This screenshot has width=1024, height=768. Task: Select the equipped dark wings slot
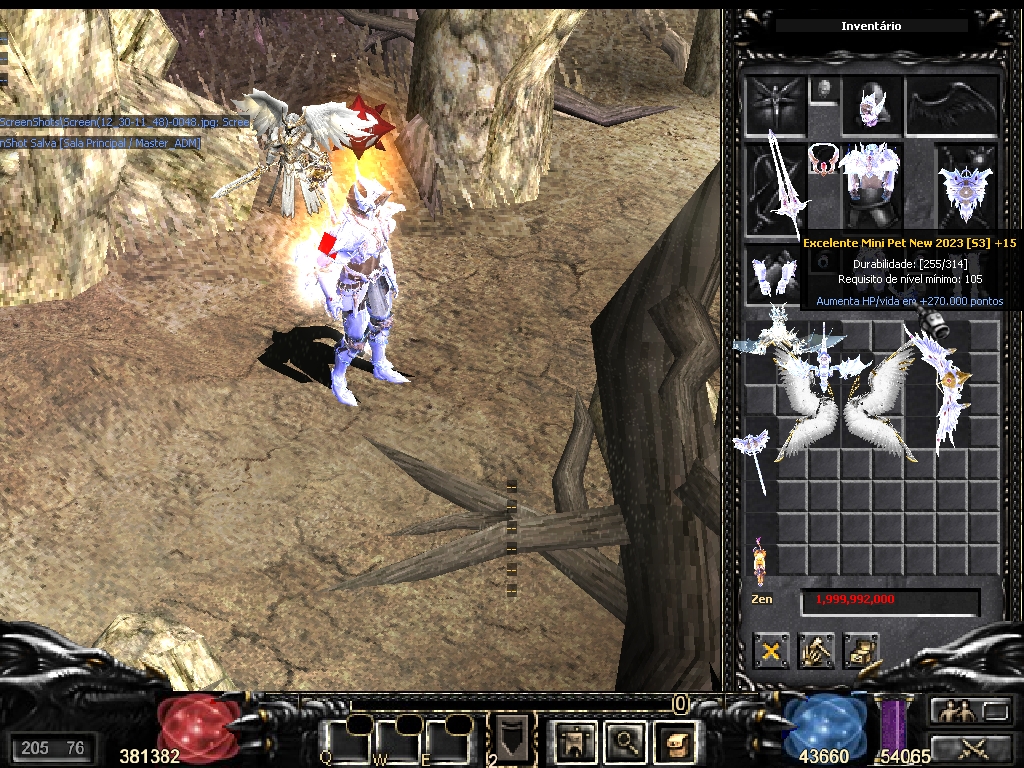click(x=951, y=106)
